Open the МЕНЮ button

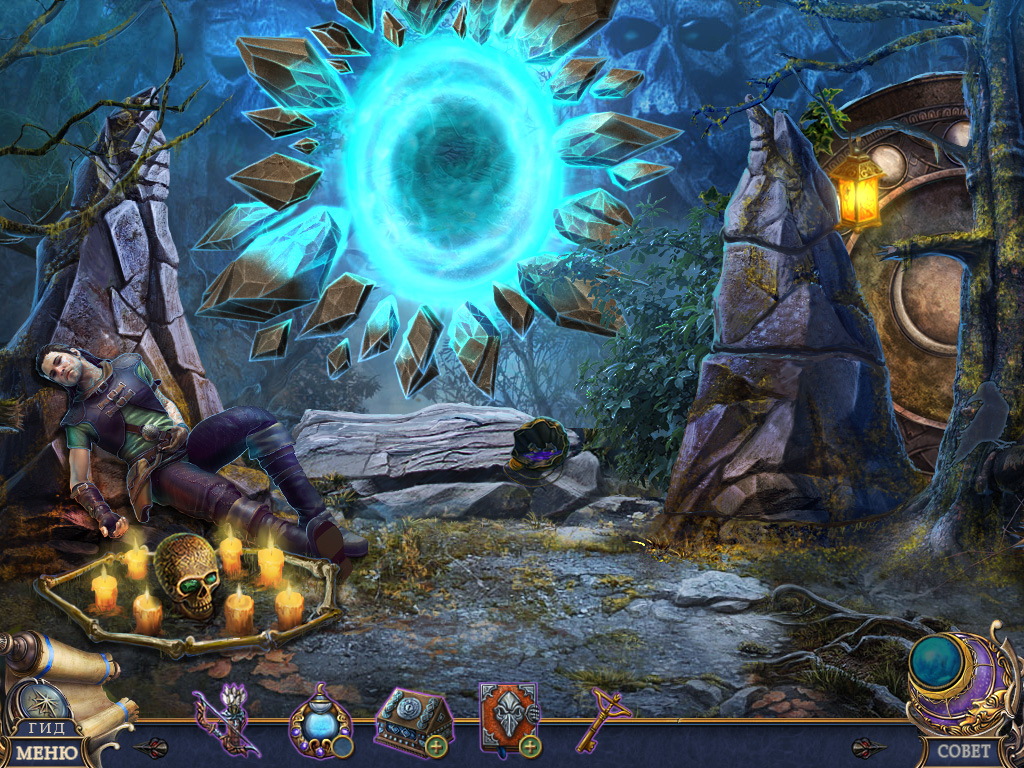tap(47, 752)
